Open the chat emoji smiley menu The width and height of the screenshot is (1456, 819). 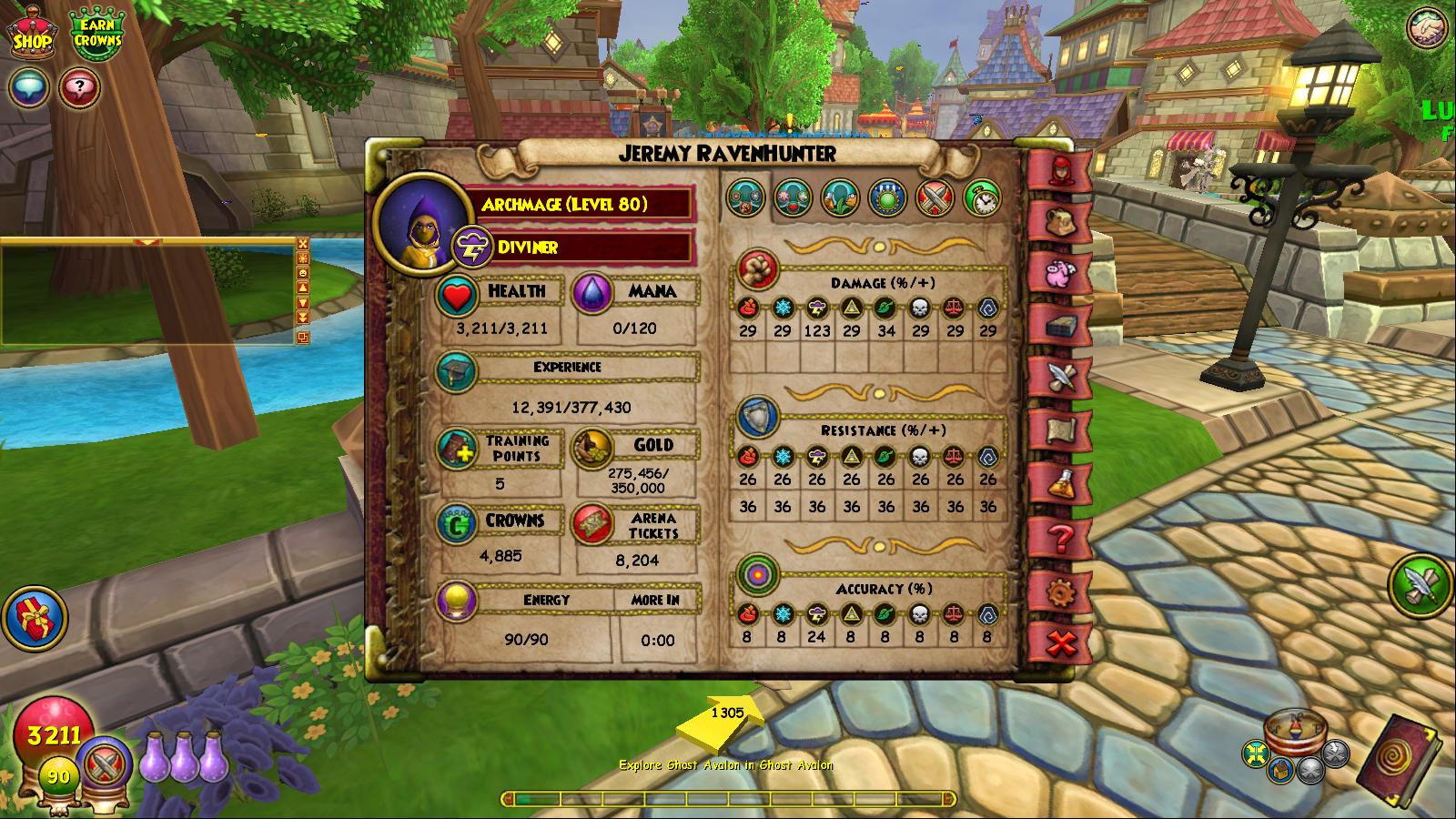coord(303,273)
